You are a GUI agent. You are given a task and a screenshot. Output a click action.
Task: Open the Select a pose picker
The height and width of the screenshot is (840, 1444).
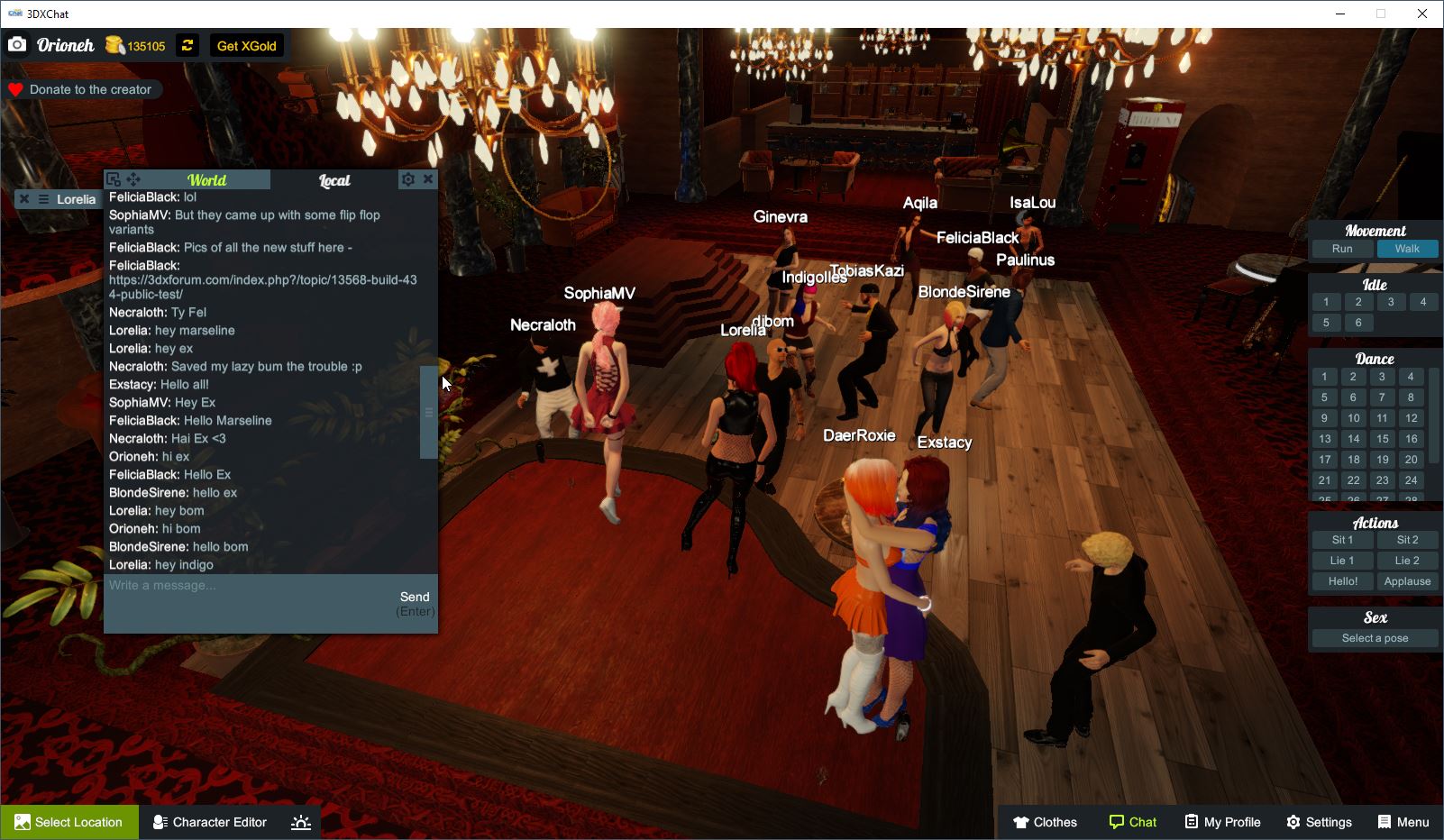[x=1374, y=637]
